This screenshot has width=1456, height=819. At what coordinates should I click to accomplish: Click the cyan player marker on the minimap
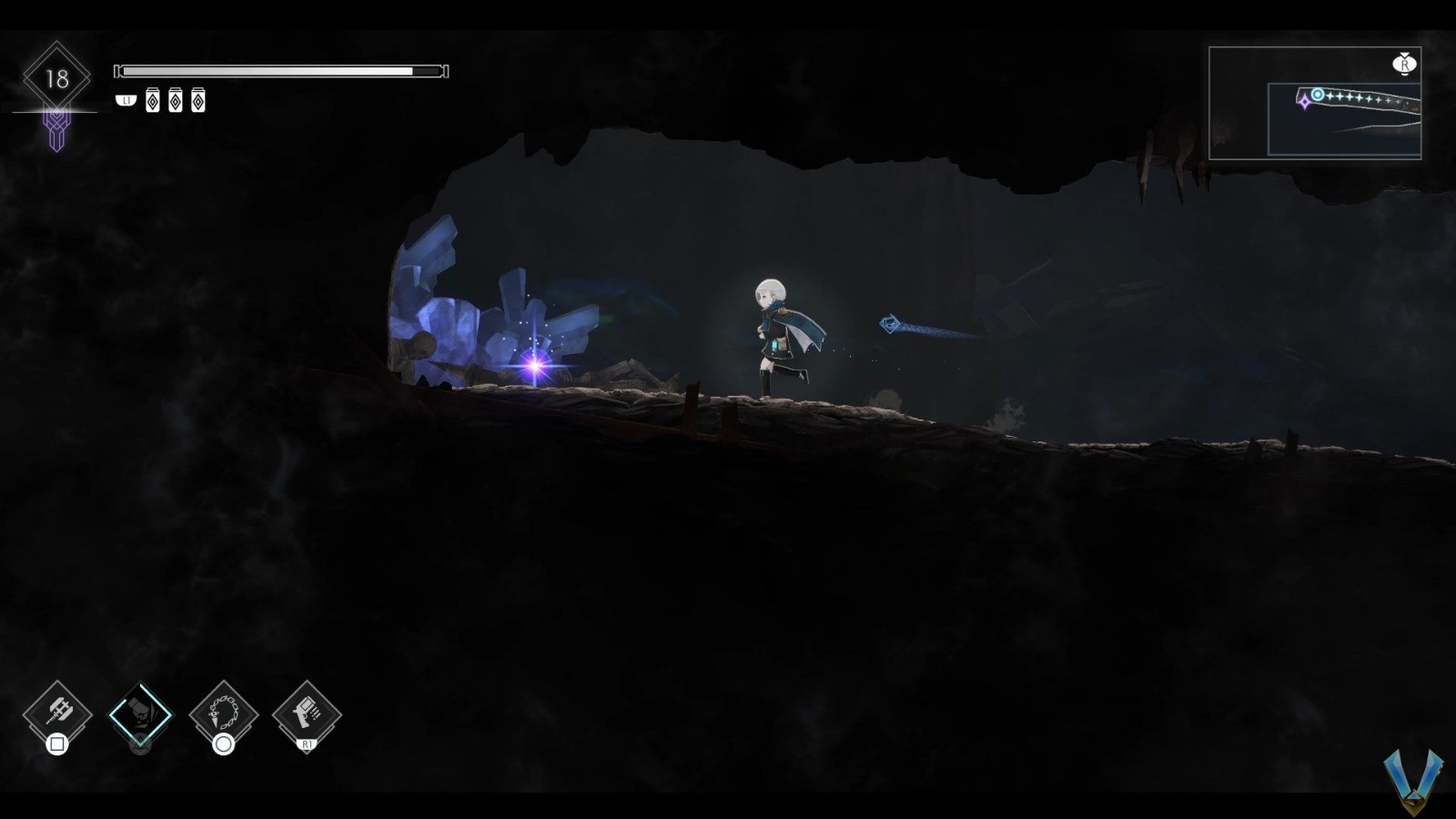1318,95
